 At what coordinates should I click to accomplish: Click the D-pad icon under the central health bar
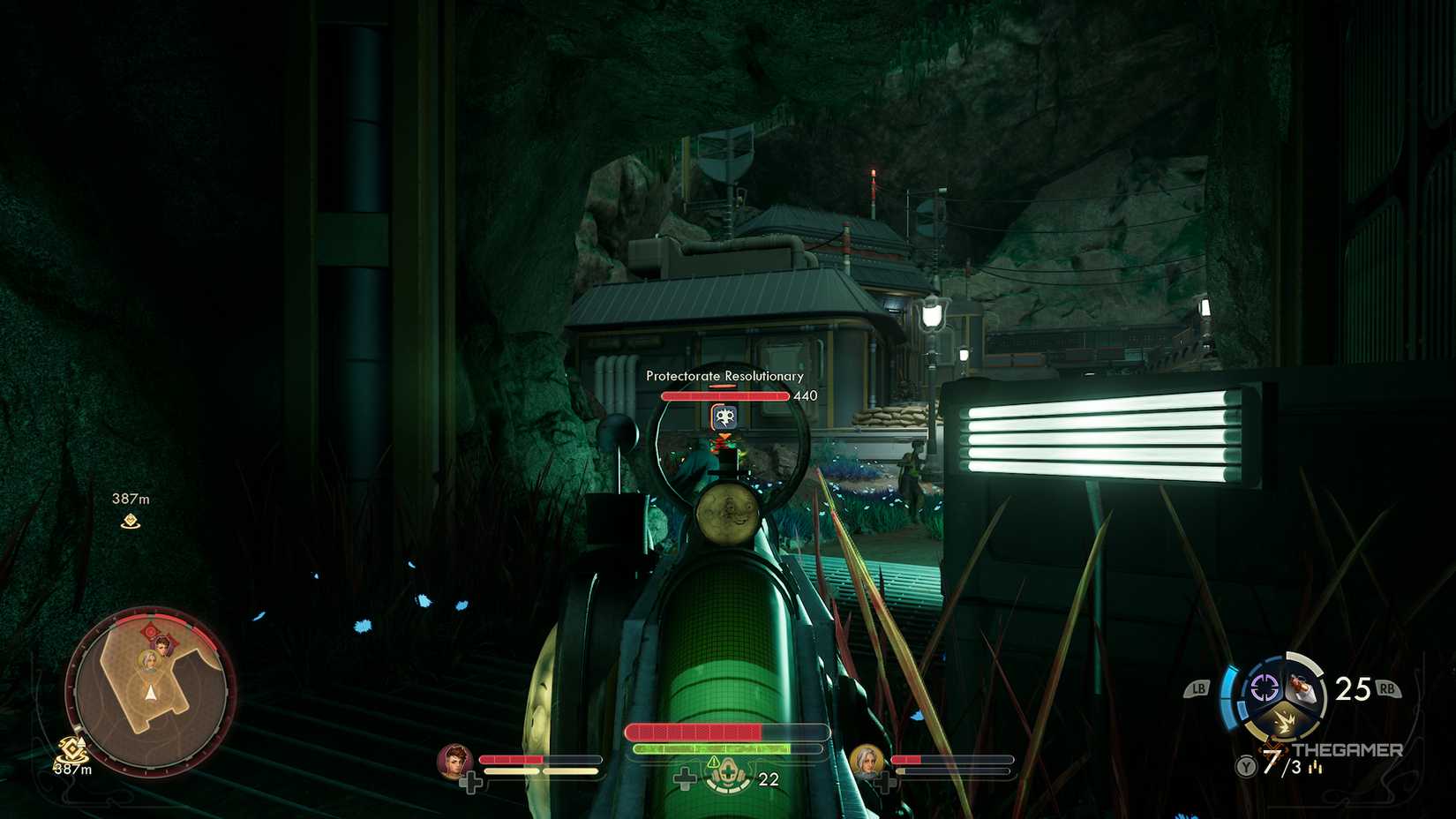[x=684, y=778]
